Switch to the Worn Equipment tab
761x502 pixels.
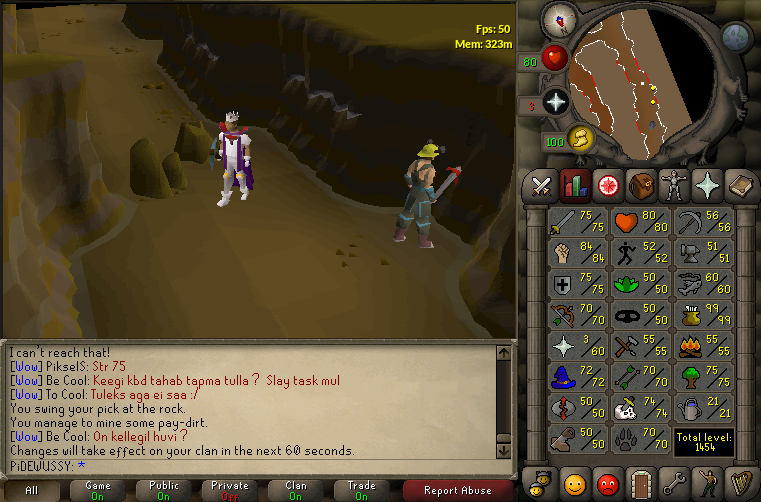tap(673, 184)
